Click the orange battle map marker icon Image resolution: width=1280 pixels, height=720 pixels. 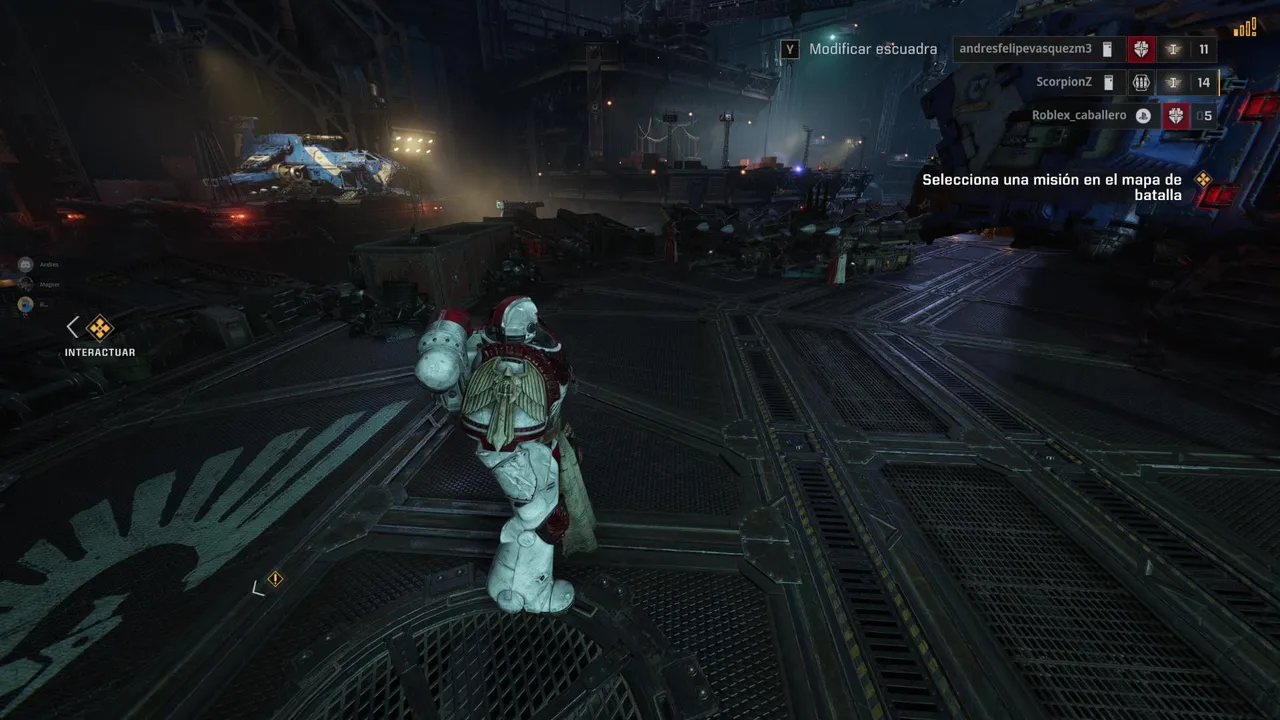[x=1203, y=180]
